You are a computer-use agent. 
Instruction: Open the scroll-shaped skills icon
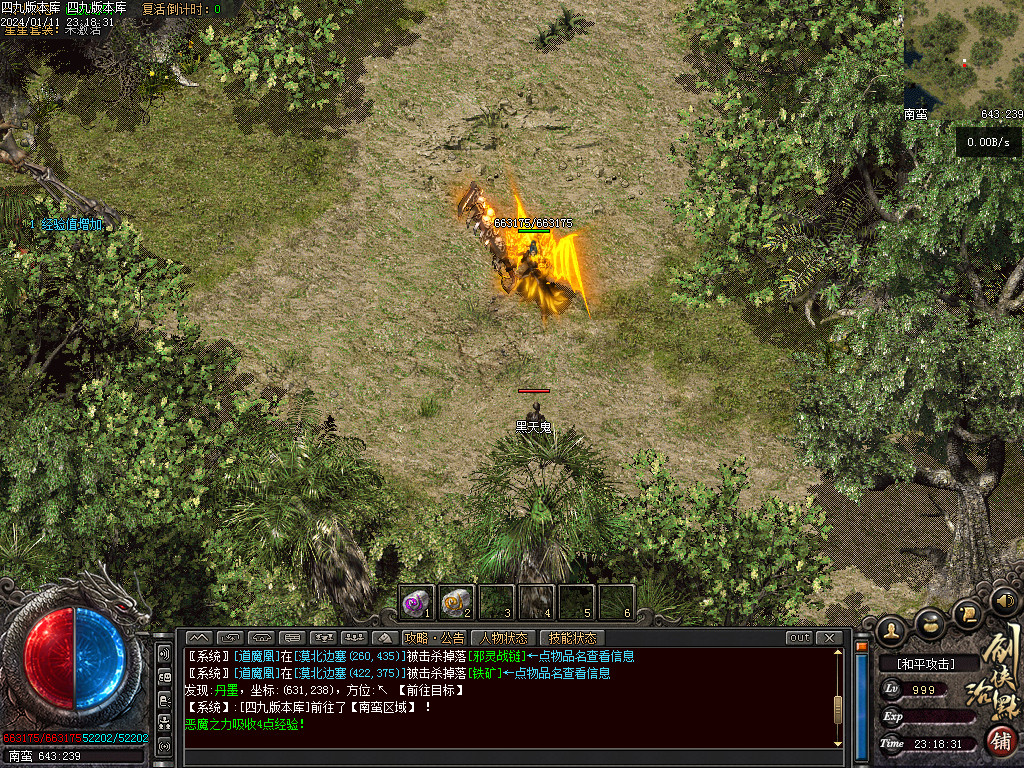pos(967,612)
